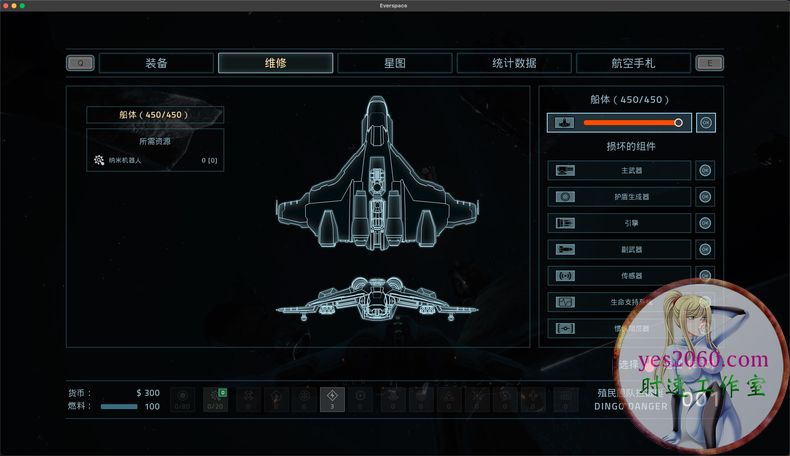
Task: Choose the 护盾生成器 (Shield Generator) component
Action: click(619, 197)
